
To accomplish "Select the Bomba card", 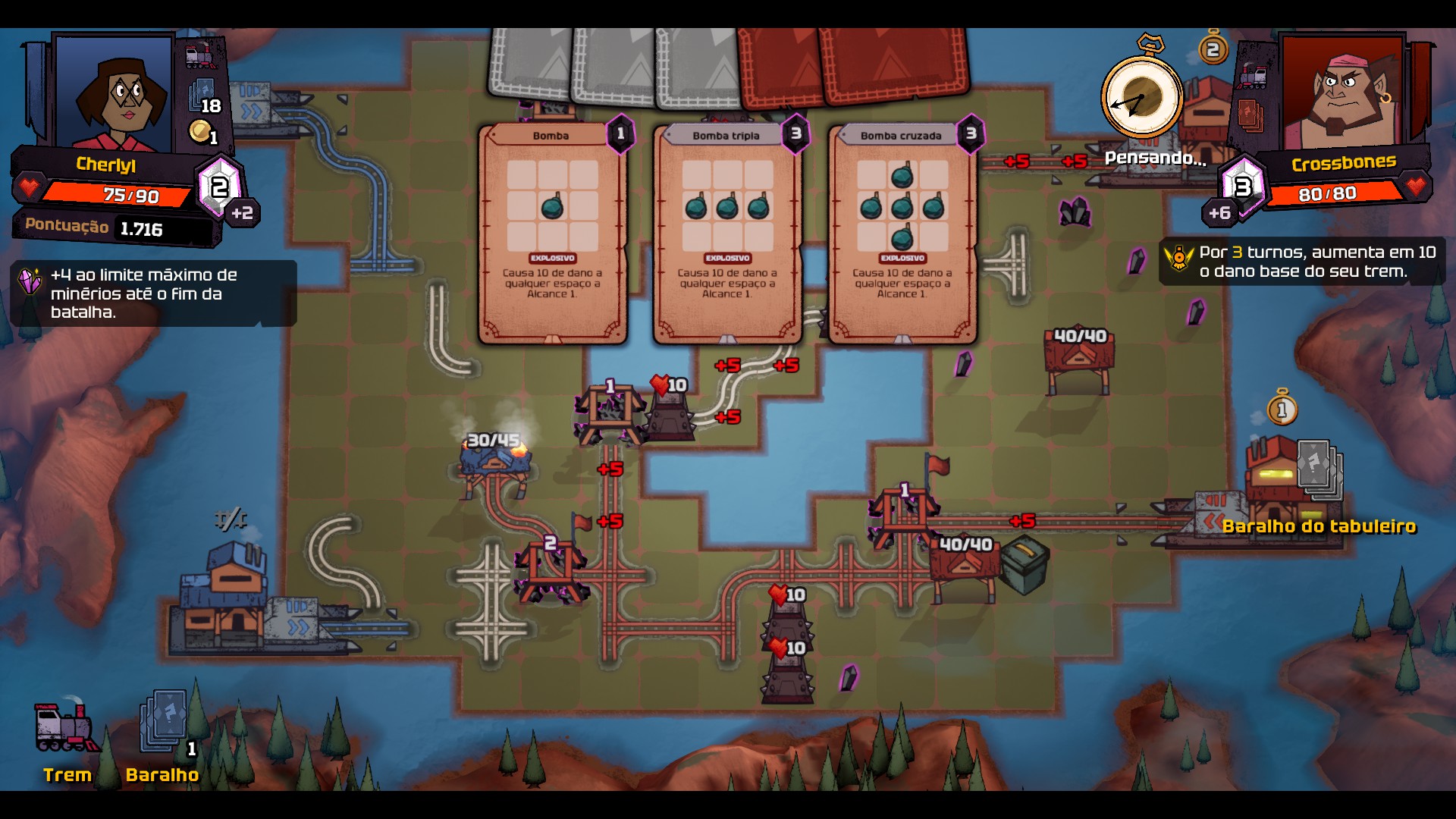I will click(x=552, y=234).
